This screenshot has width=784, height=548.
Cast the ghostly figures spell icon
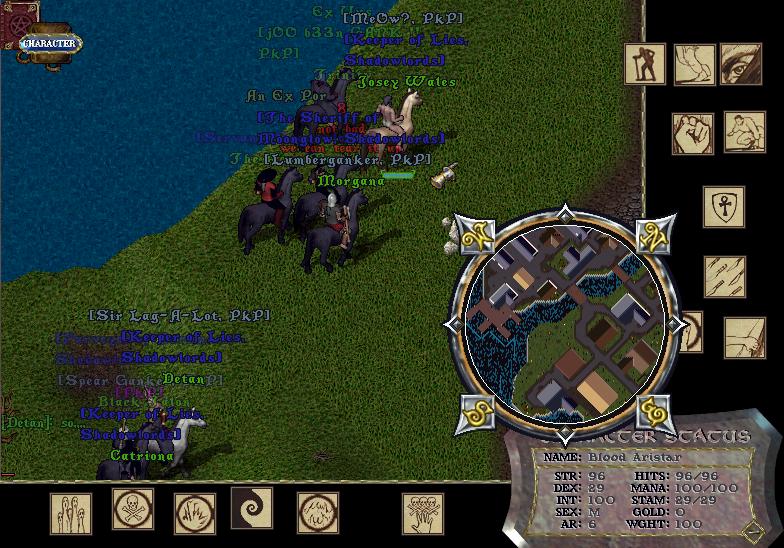coord(71,513)
